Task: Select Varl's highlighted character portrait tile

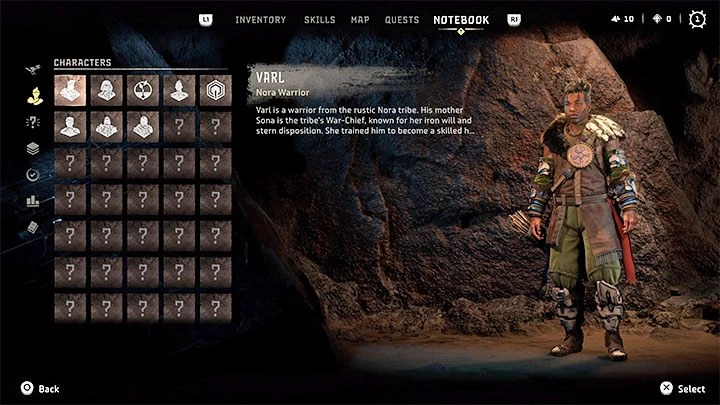Action: click(69, 90)
